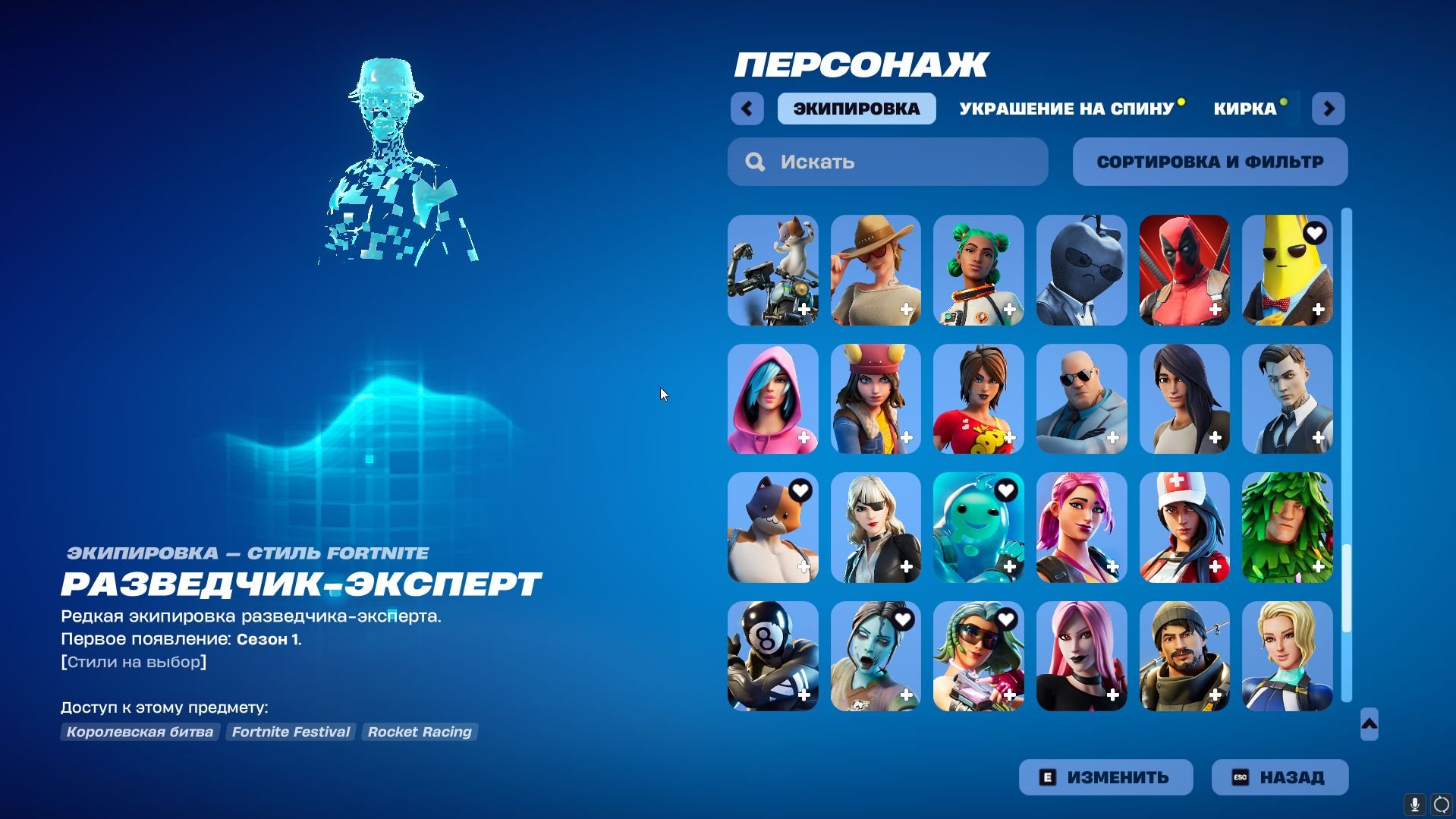Click the plus icon on the Midas outfit
Image resolution: width=1456 pixels, height=819 pixels.
[1318, 437]
